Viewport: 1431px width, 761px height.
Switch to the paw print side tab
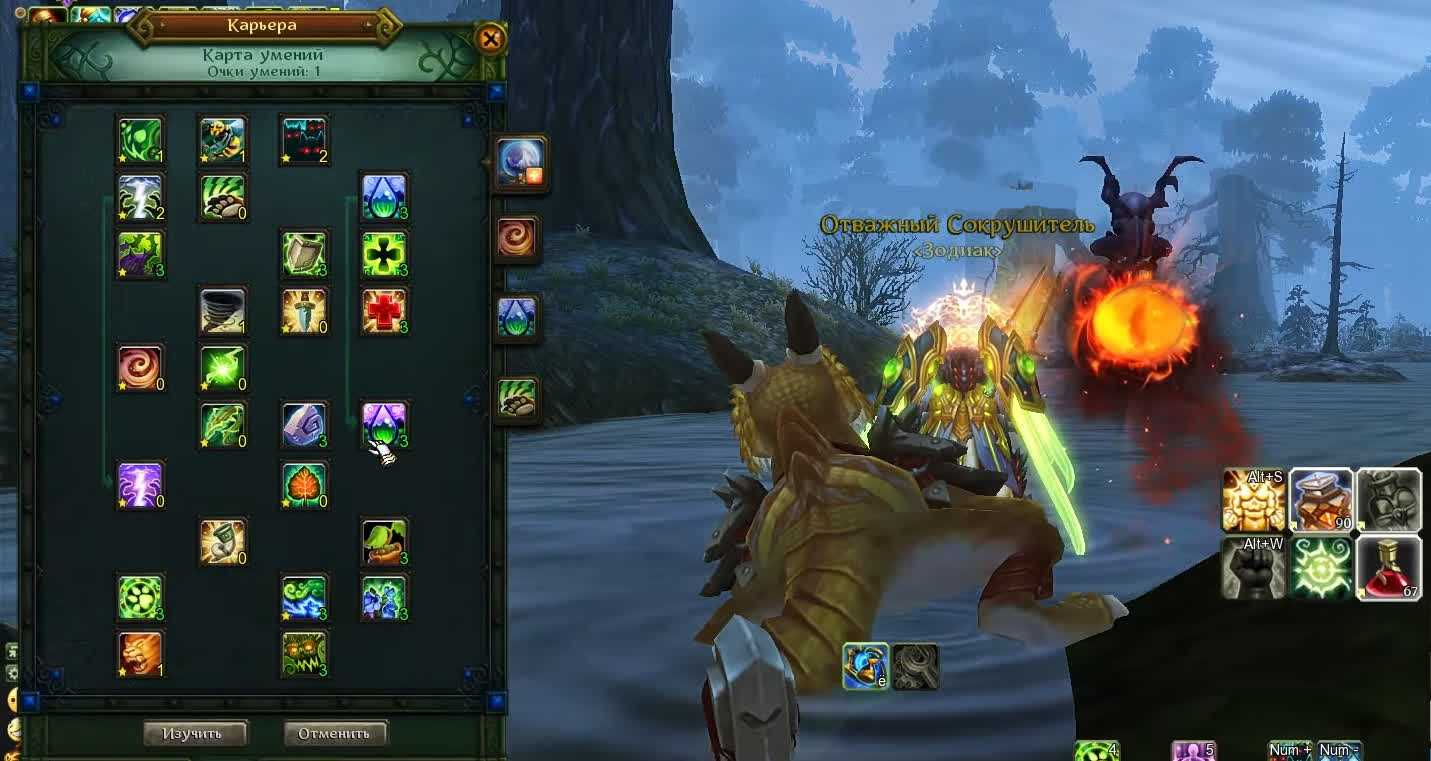point(518,398)
